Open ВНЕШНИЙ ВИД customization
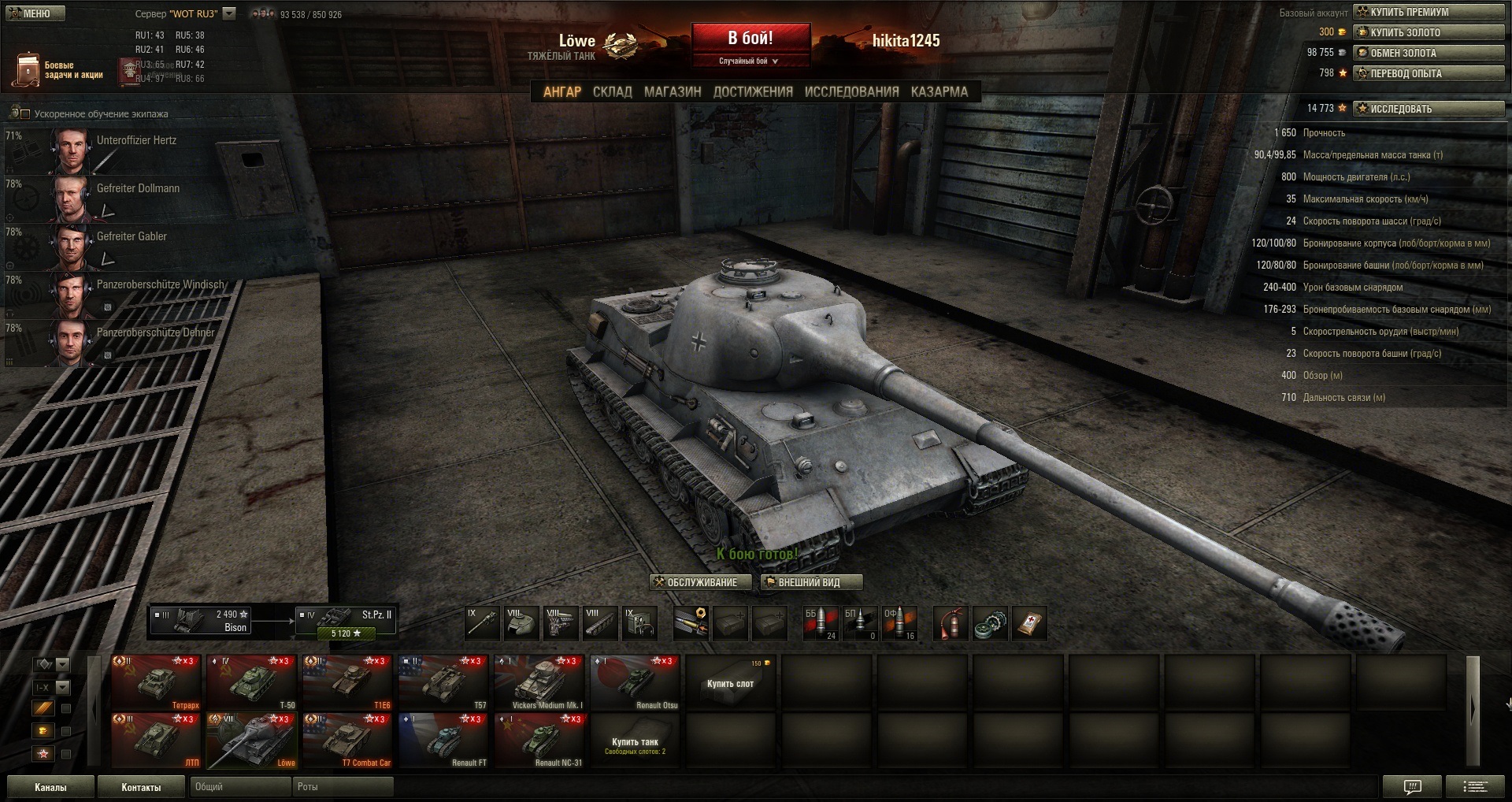The height and width of the screenshot is (802, 1512). pyautogui.click(x=811, y=582)
